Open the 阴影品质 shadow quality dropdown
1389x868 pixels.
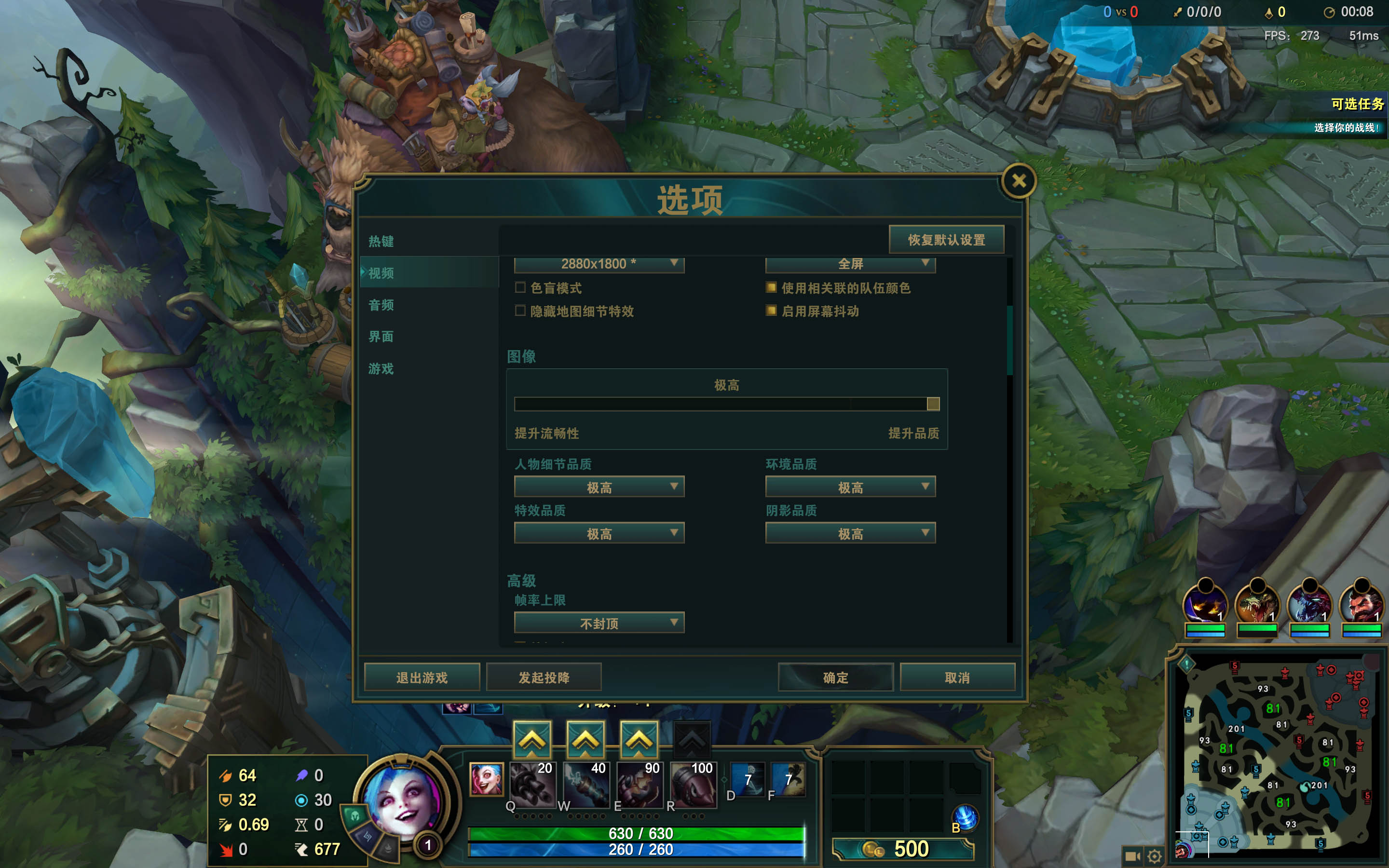tap(850, 533)
